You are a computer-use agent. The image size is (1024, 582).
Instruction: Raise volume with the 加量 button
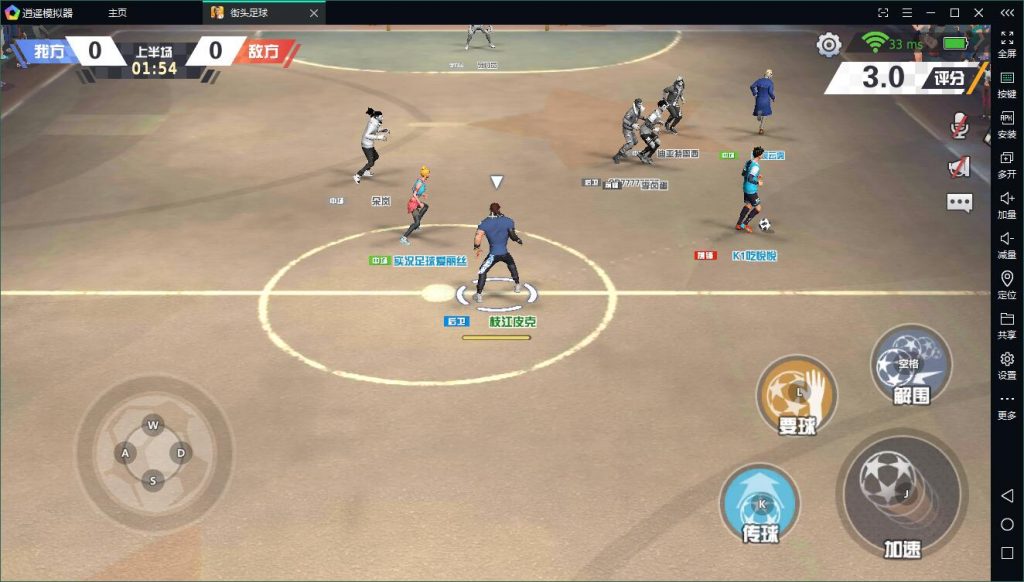pos(1007,204)
